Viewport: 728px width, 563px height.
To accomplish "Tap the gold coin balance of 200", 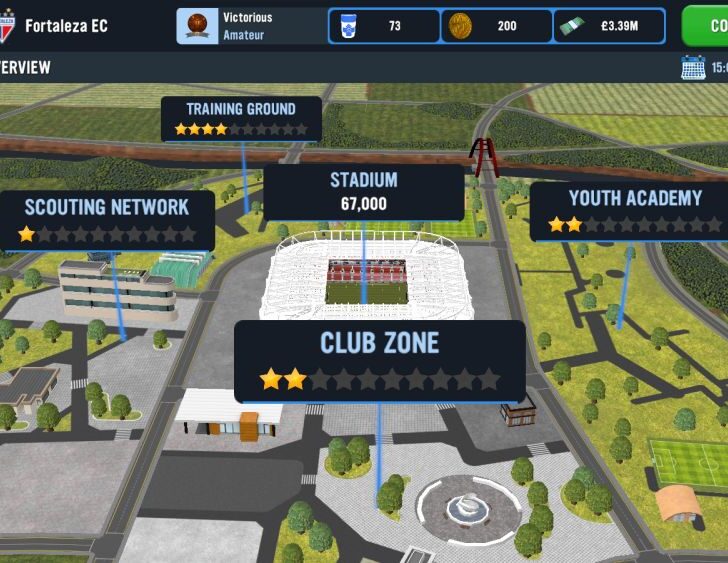I will point(496,26).
